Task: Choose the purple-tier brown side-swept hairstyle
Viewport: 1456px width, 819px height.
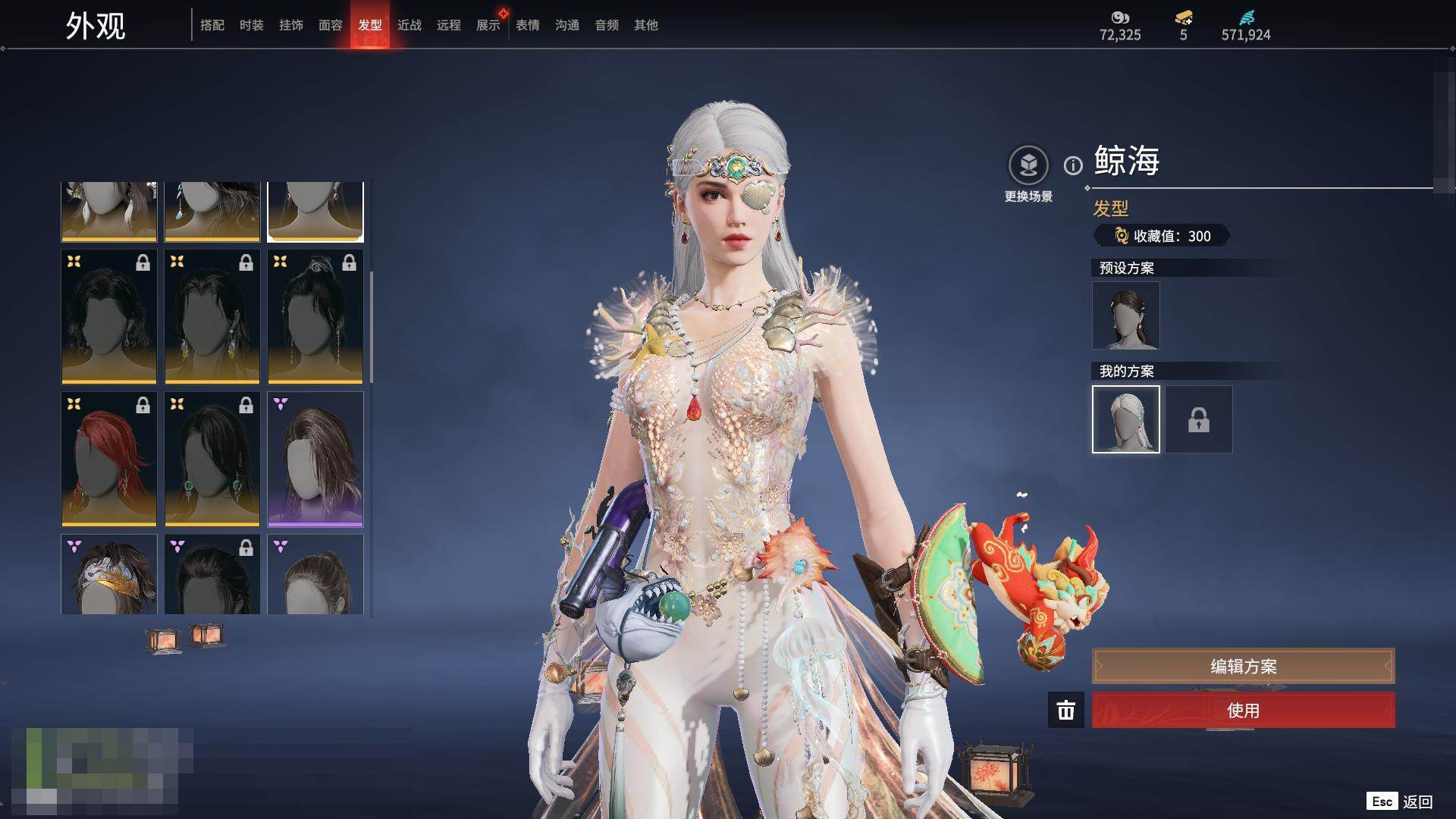Action: pos(315,459)
